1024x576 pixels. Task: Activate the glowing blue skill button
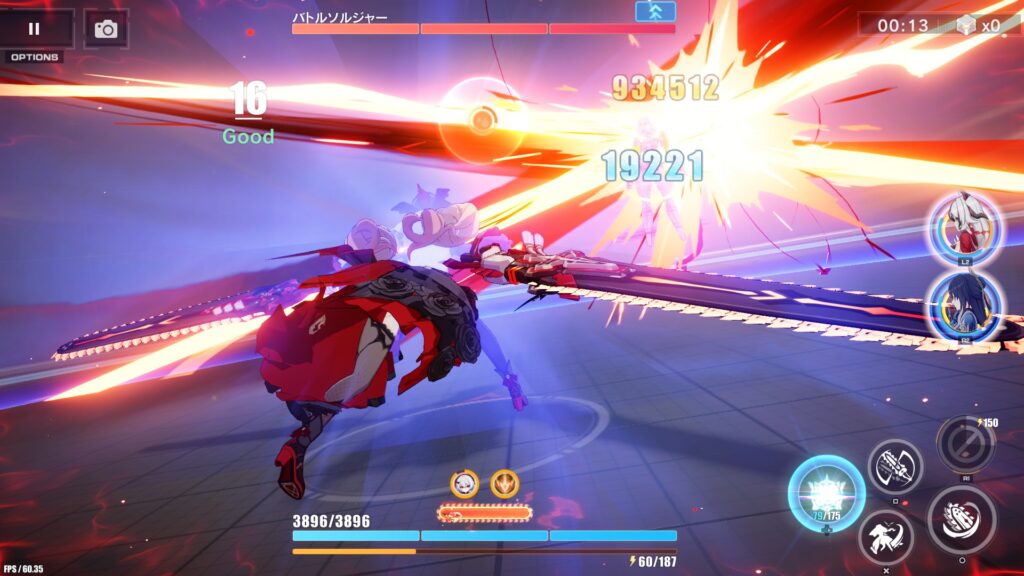pos(826,493)
